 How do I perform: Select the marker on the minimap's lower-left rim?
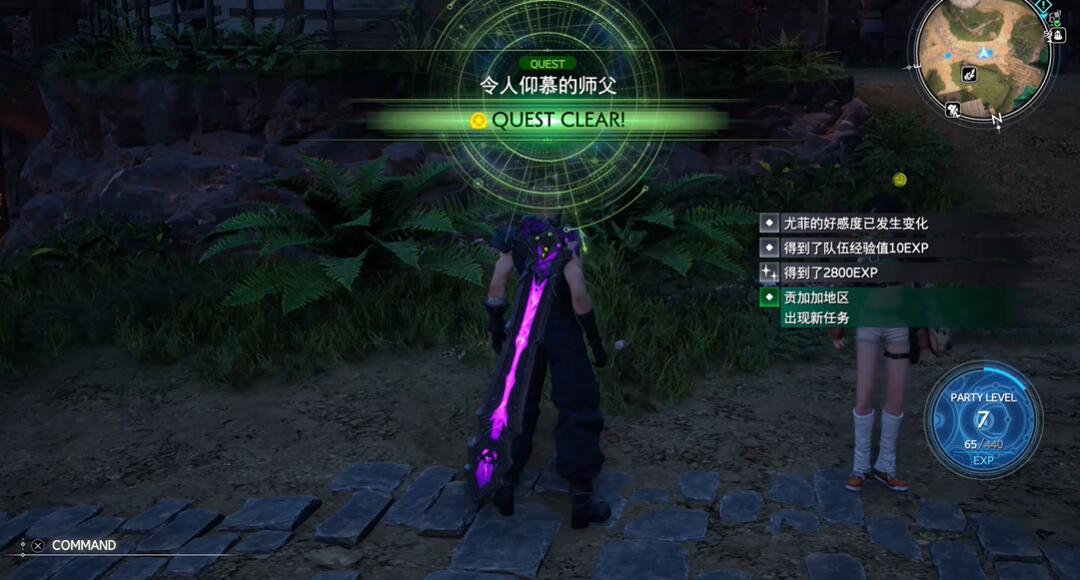(x=953, y=109)
